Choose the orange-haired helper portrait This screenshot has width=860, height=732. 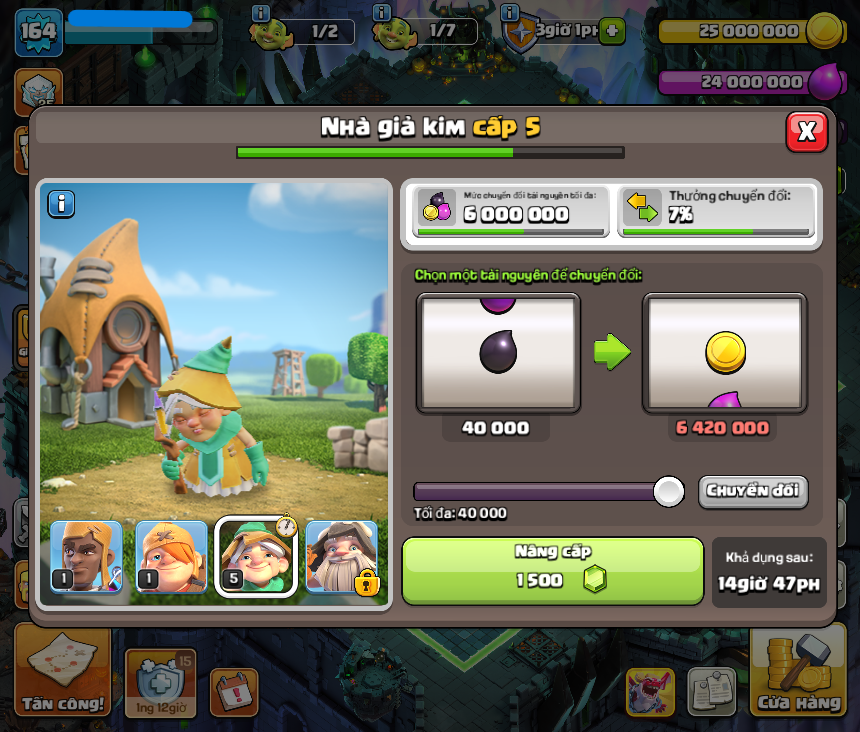click(171, 556)
